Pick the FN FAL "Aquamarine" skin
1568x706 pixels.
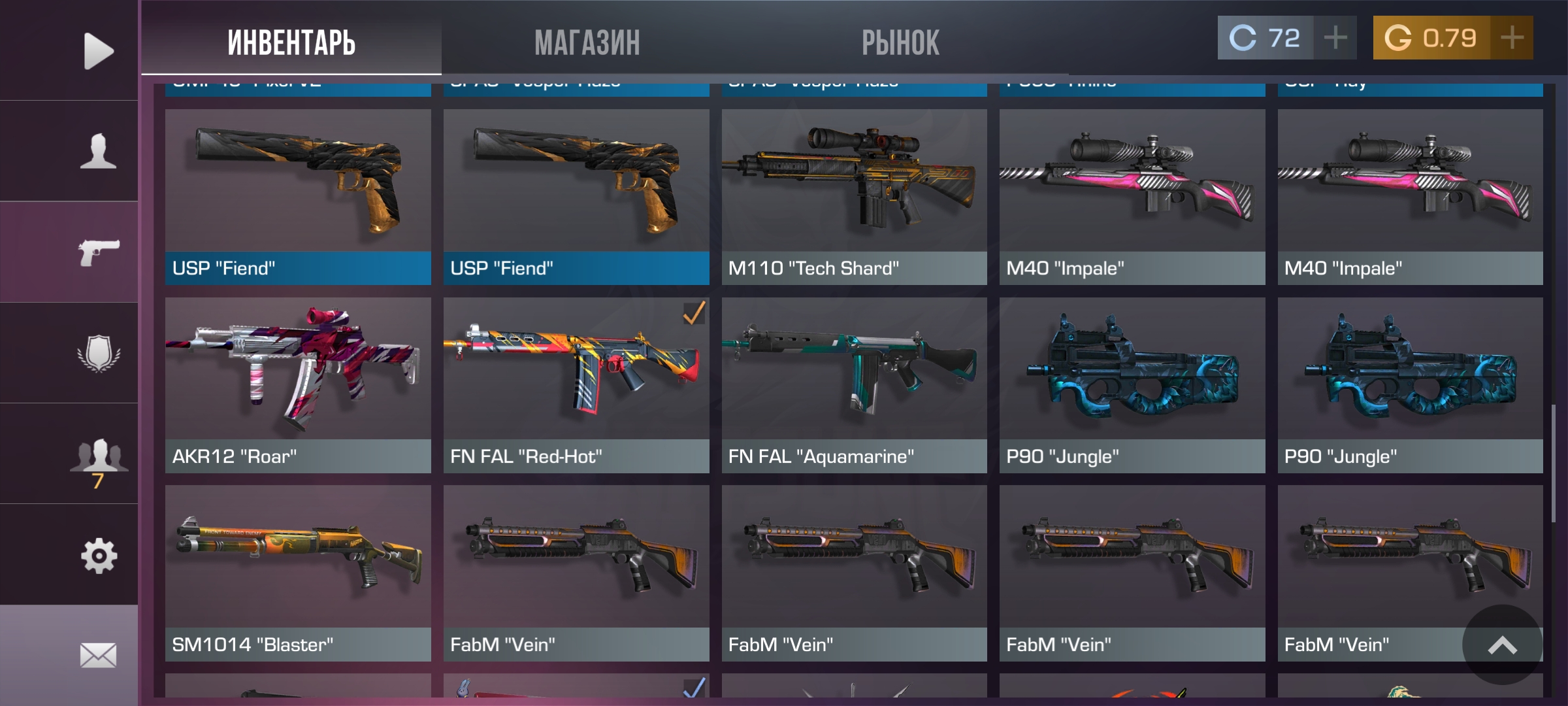pyautogui.click(x=854, y=384)
